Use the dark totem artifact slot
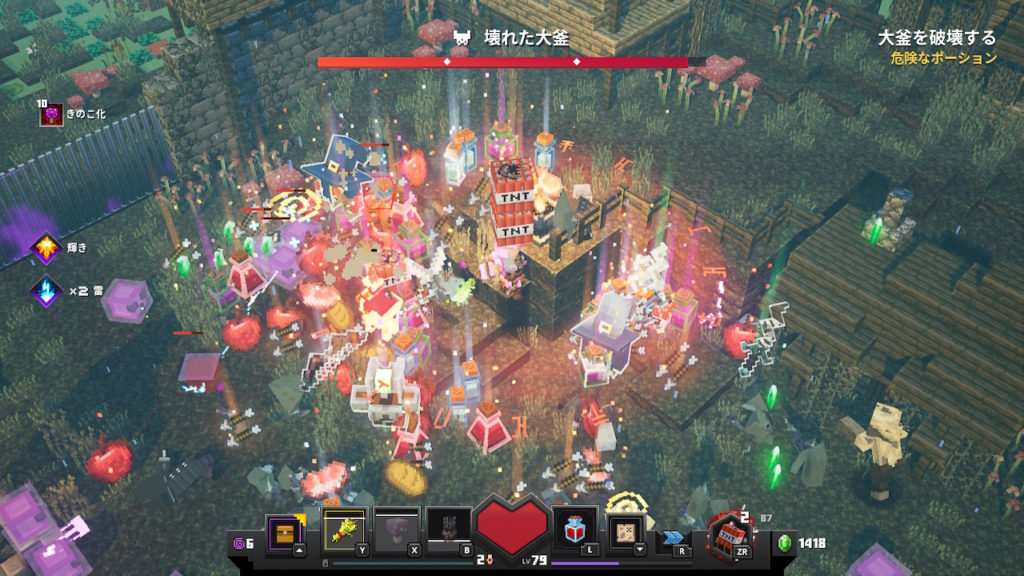1024x576 pixels. pos(447,530)
